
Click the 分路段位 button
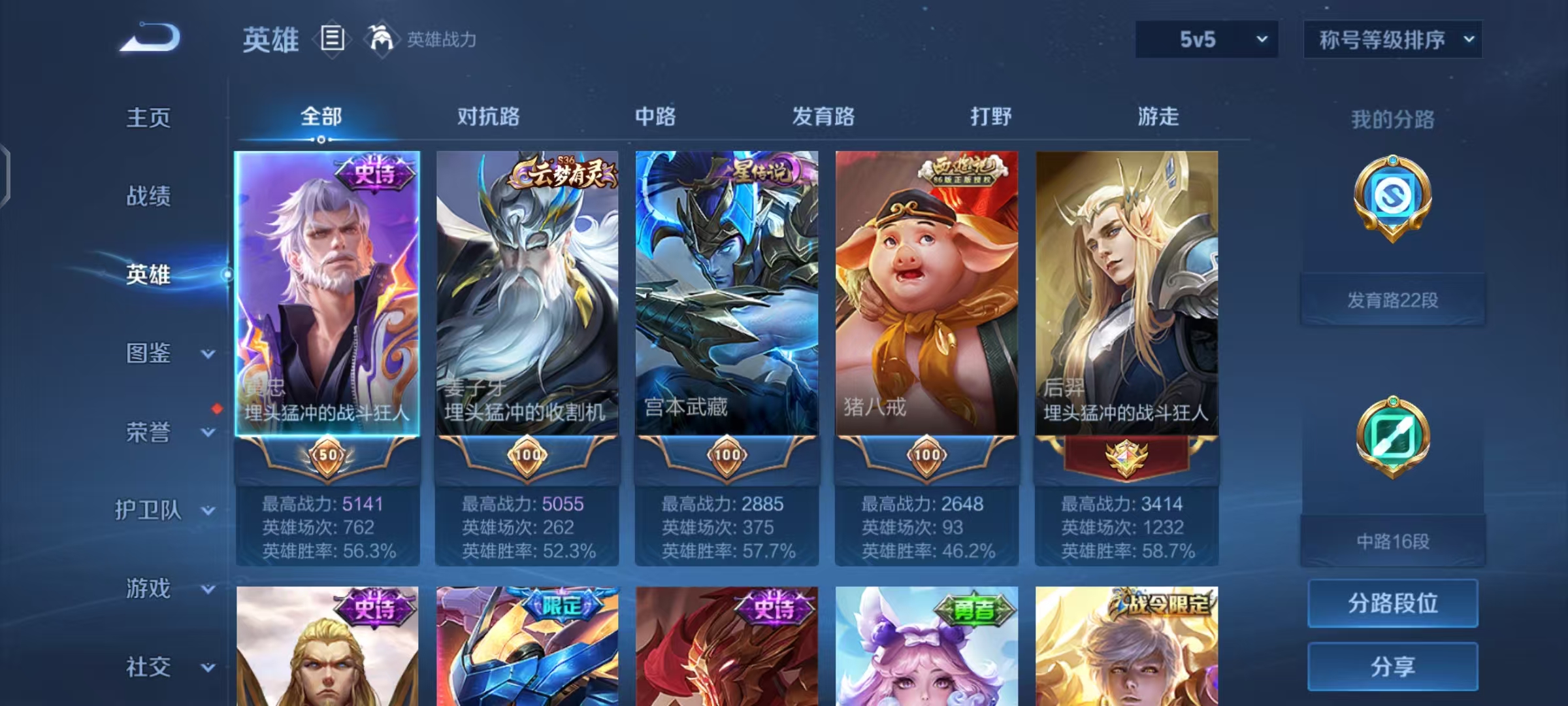click(x=1392, y=604)
